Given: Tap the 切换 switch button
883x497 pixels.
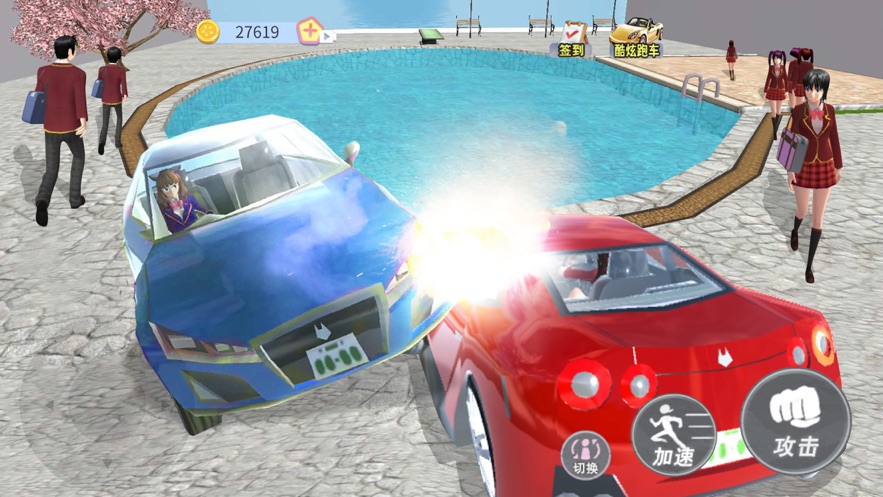Looking at the screenshot, I should 586,455.
